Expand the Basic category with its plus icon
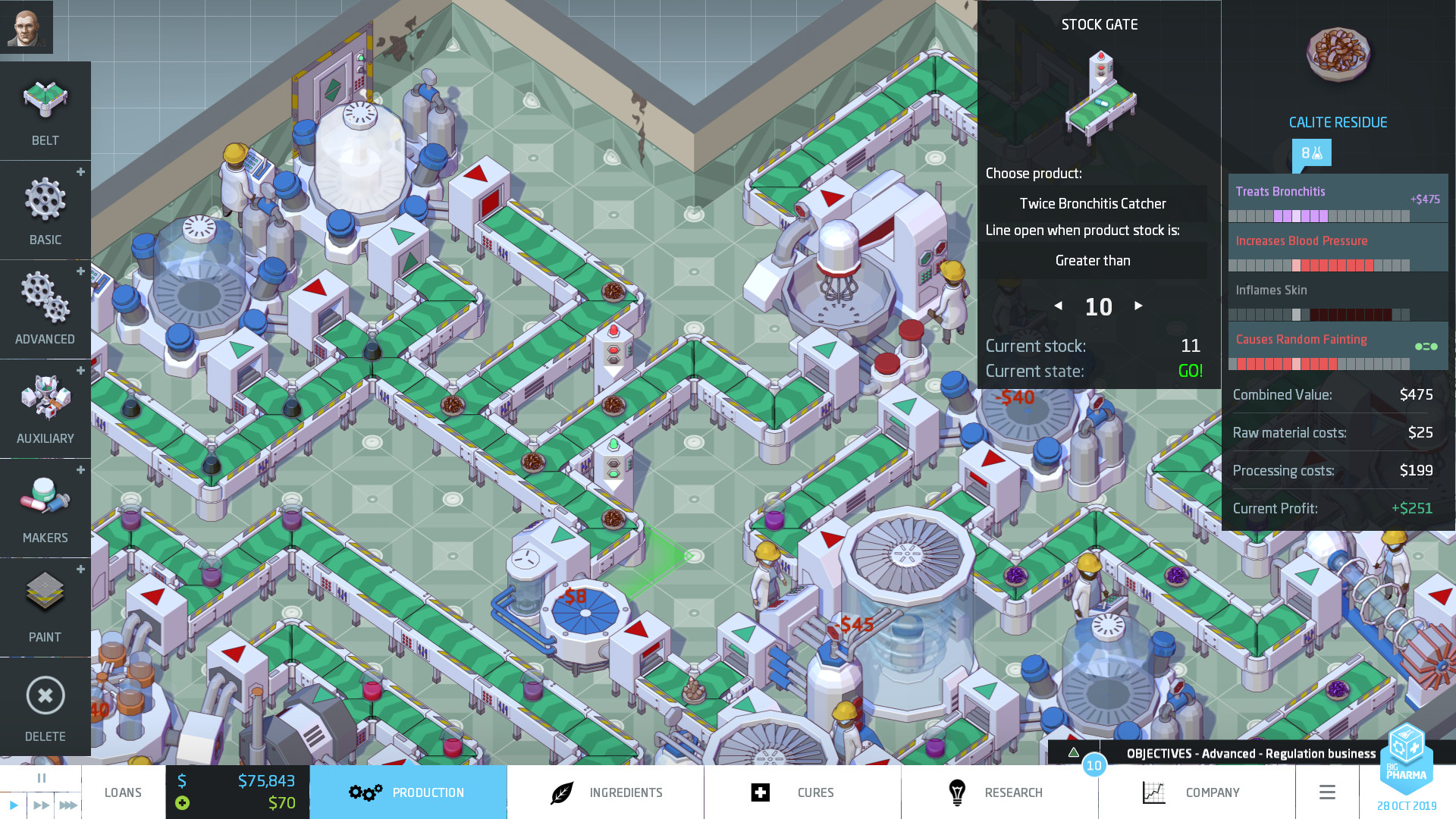 click(x=80, y=172)
